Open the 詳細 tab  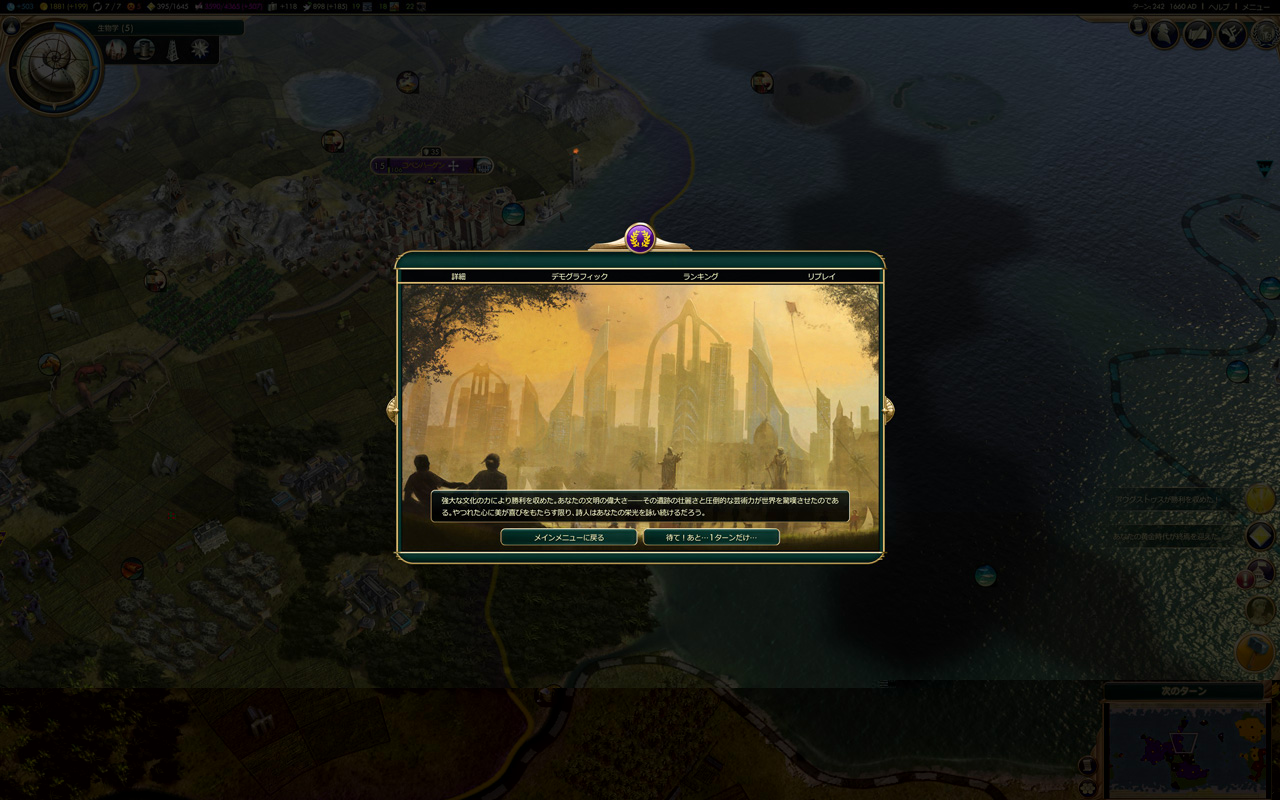click(458, 276)
